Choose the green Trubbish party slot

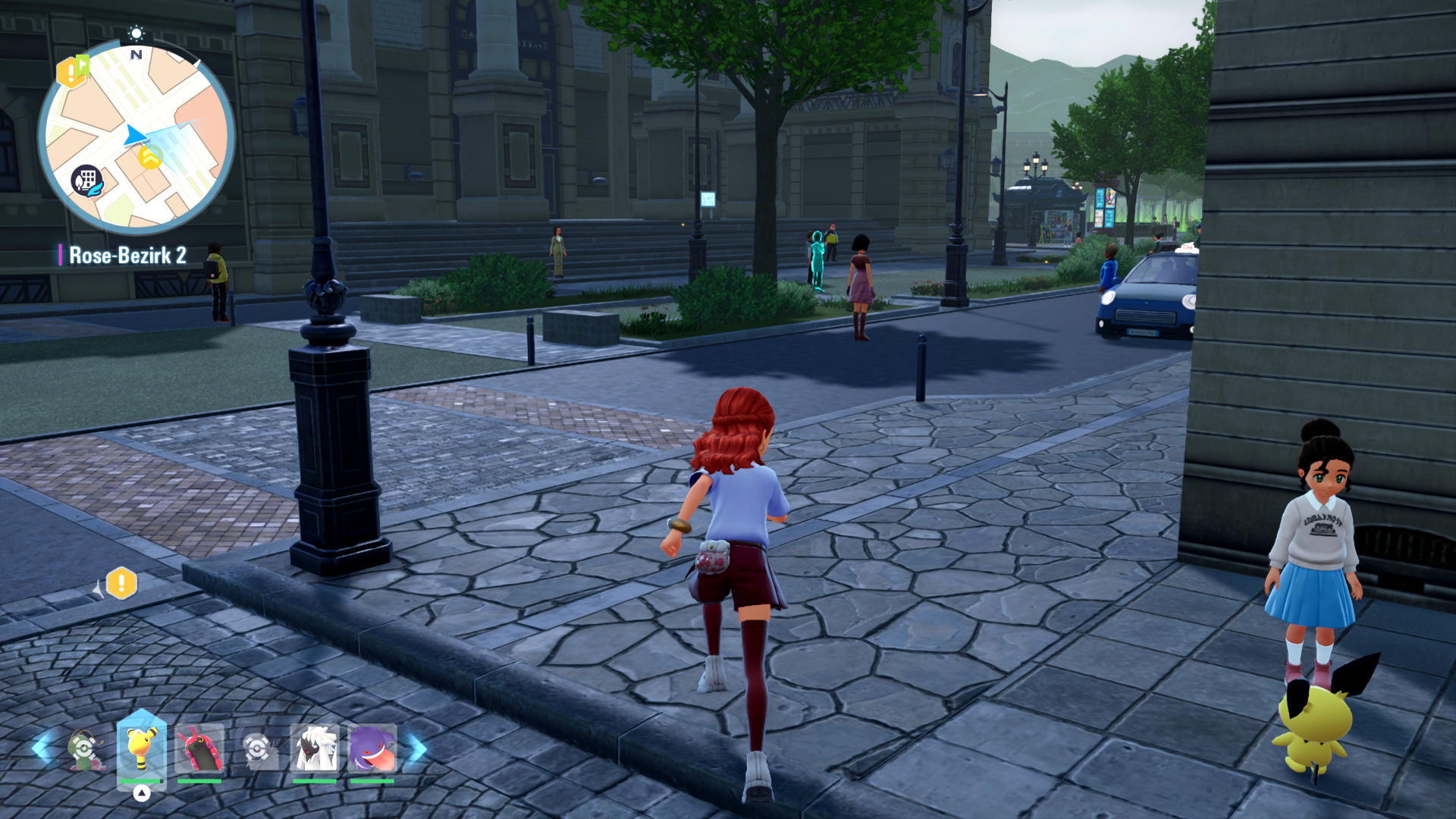click(x=86, y=750)
